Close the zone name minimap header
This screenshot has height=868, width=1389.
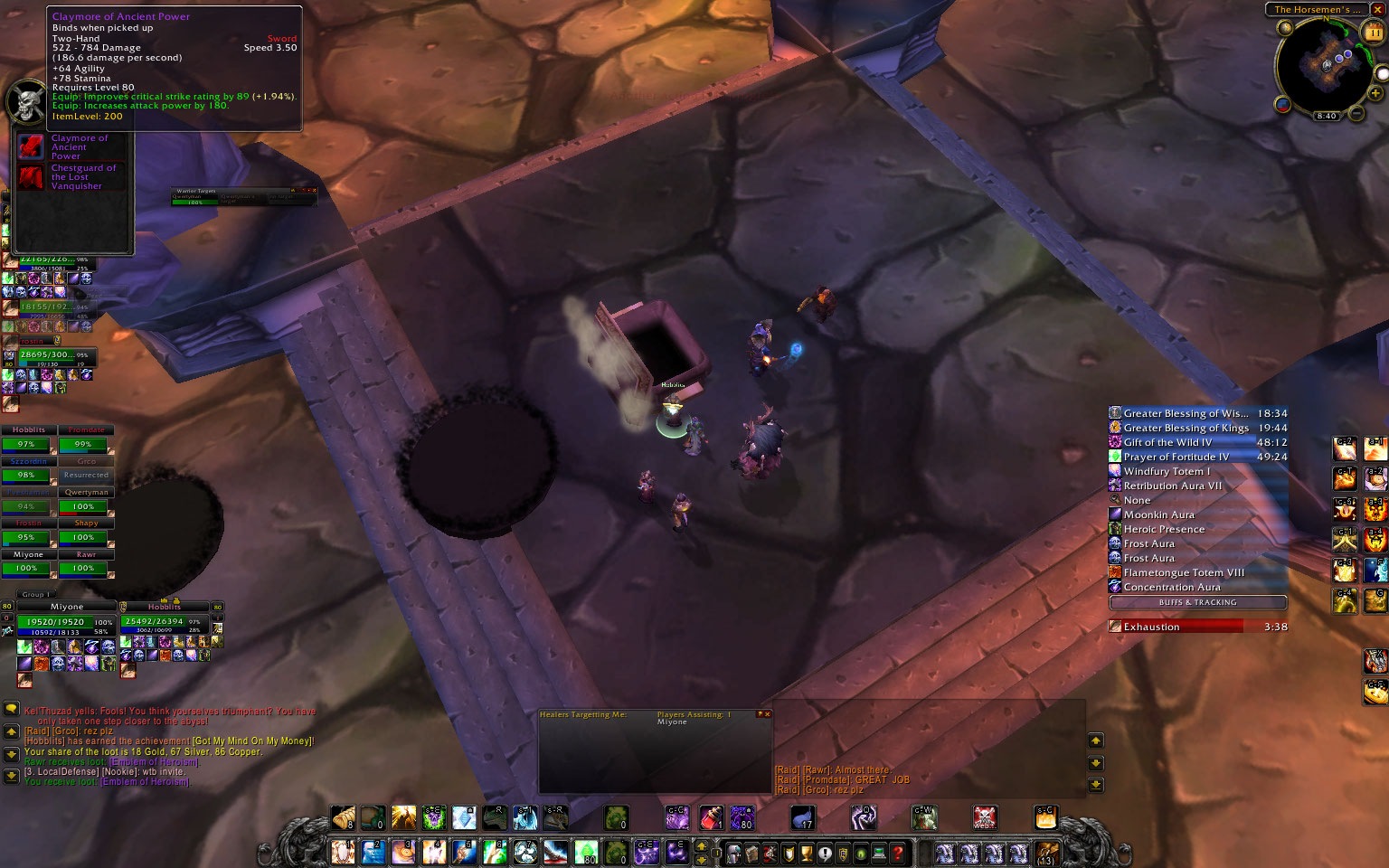[x=1377, y=9]
